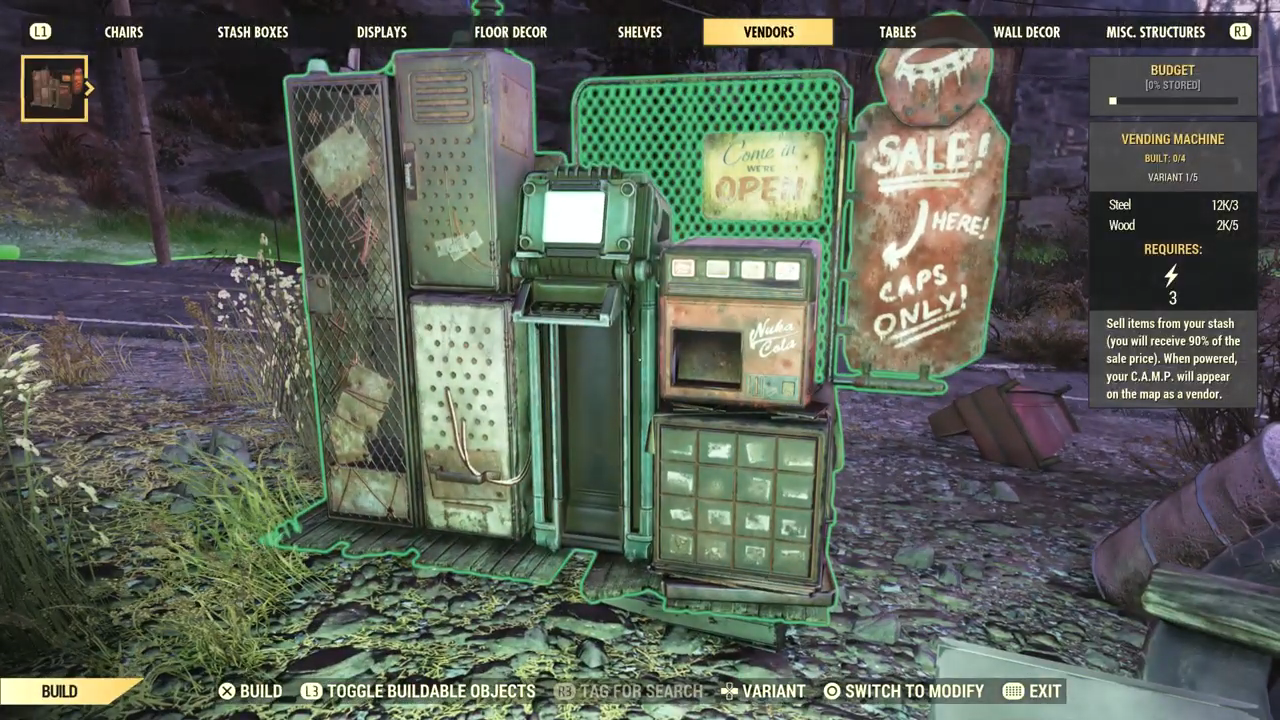
Task: Show the Shelves category
Action: (640, 32)
